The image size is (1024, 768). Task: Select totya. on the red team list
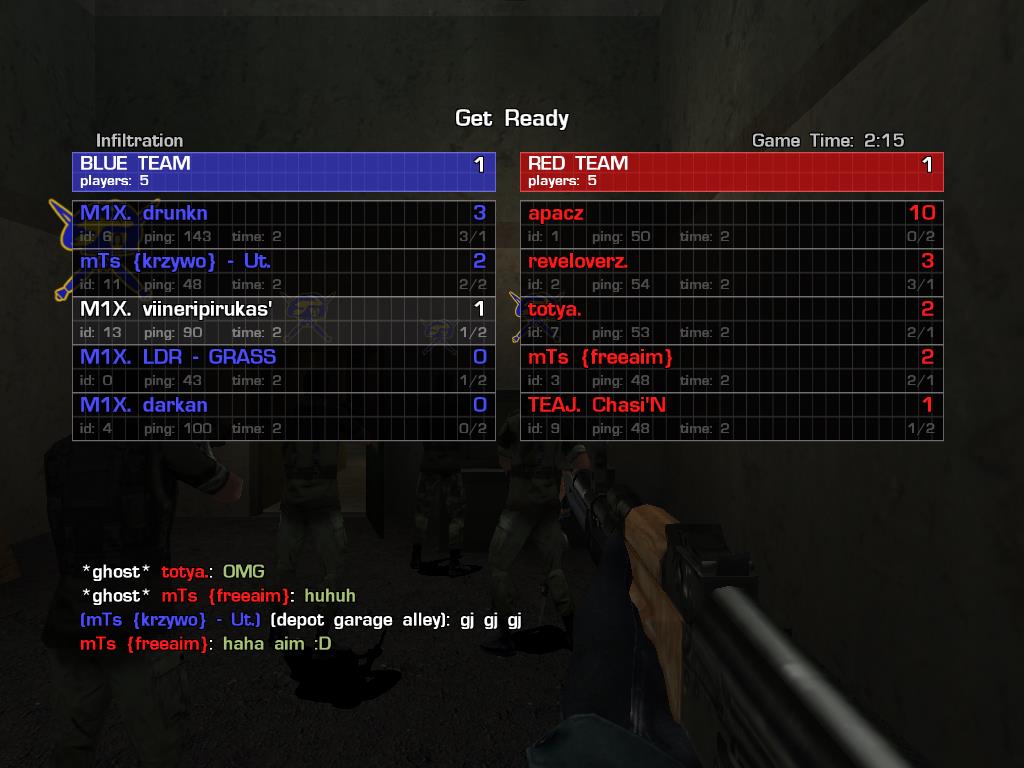(731, 320)
